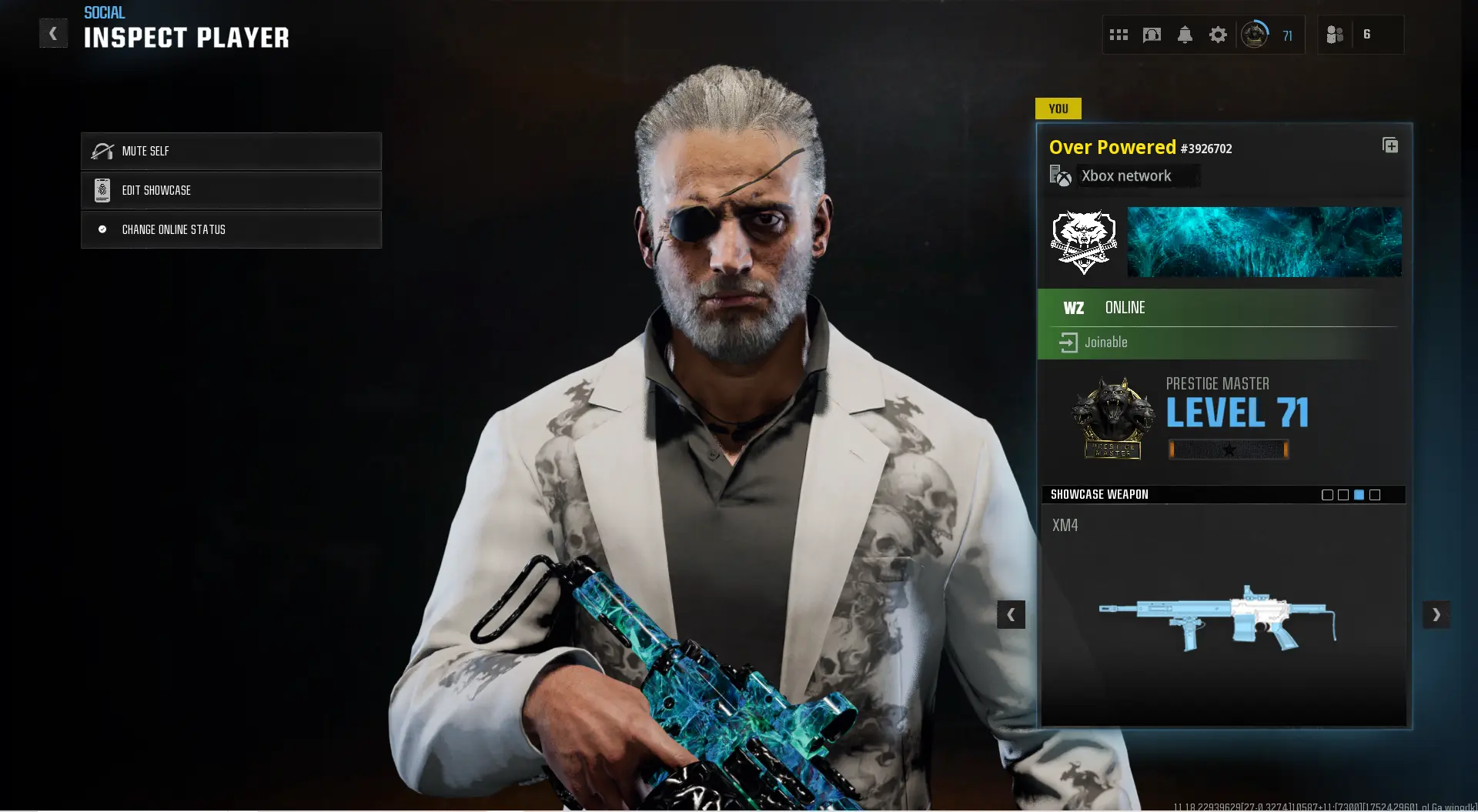Click the level 71 rank emblem
The height and width of the screenshot is (812, 1478).
click(1255, 34)
